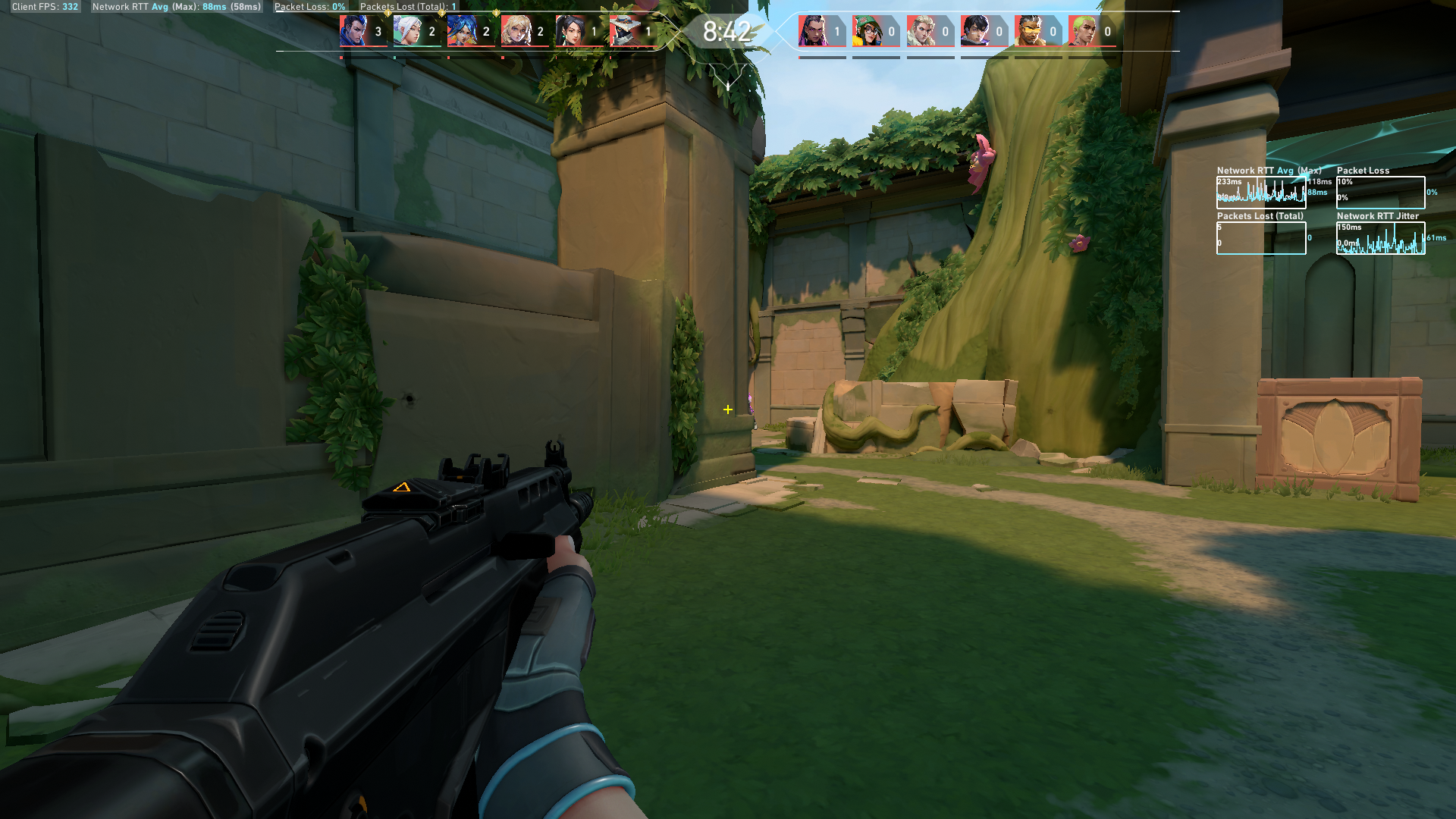Choose the green-hooded red-haired agent portrait

pos(866,31)
